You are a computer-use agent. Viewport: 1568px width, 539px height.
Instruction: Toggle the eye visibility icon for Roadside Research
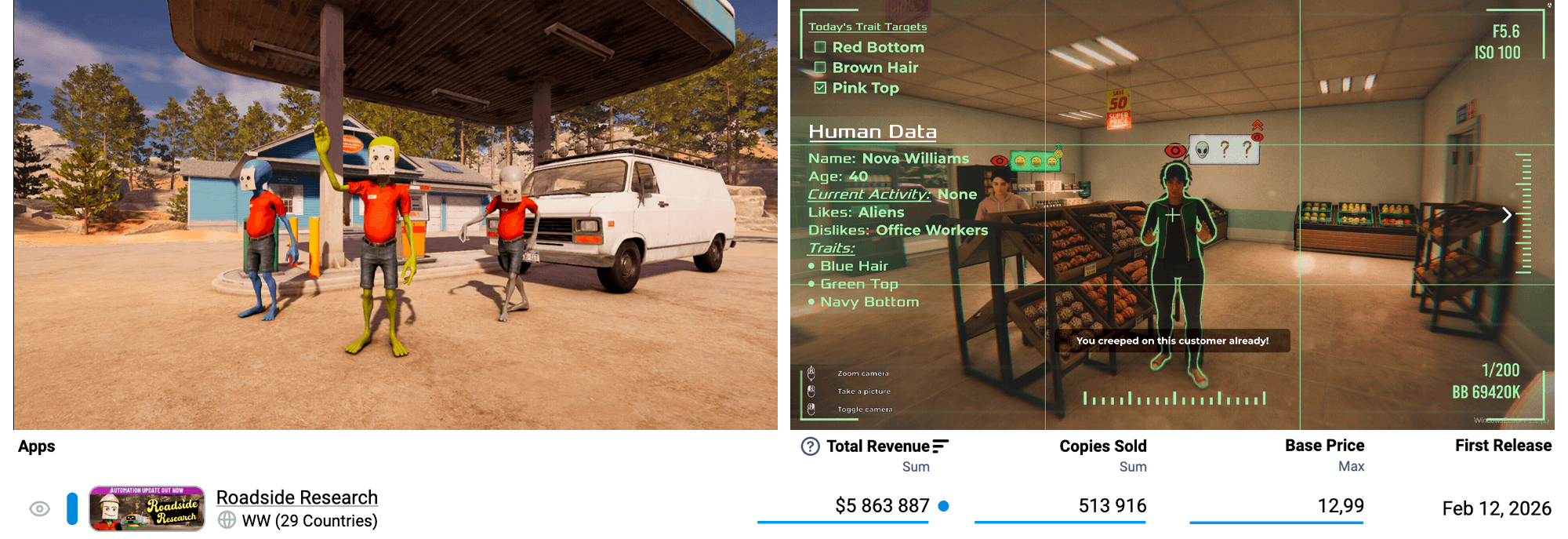[39, 509]
